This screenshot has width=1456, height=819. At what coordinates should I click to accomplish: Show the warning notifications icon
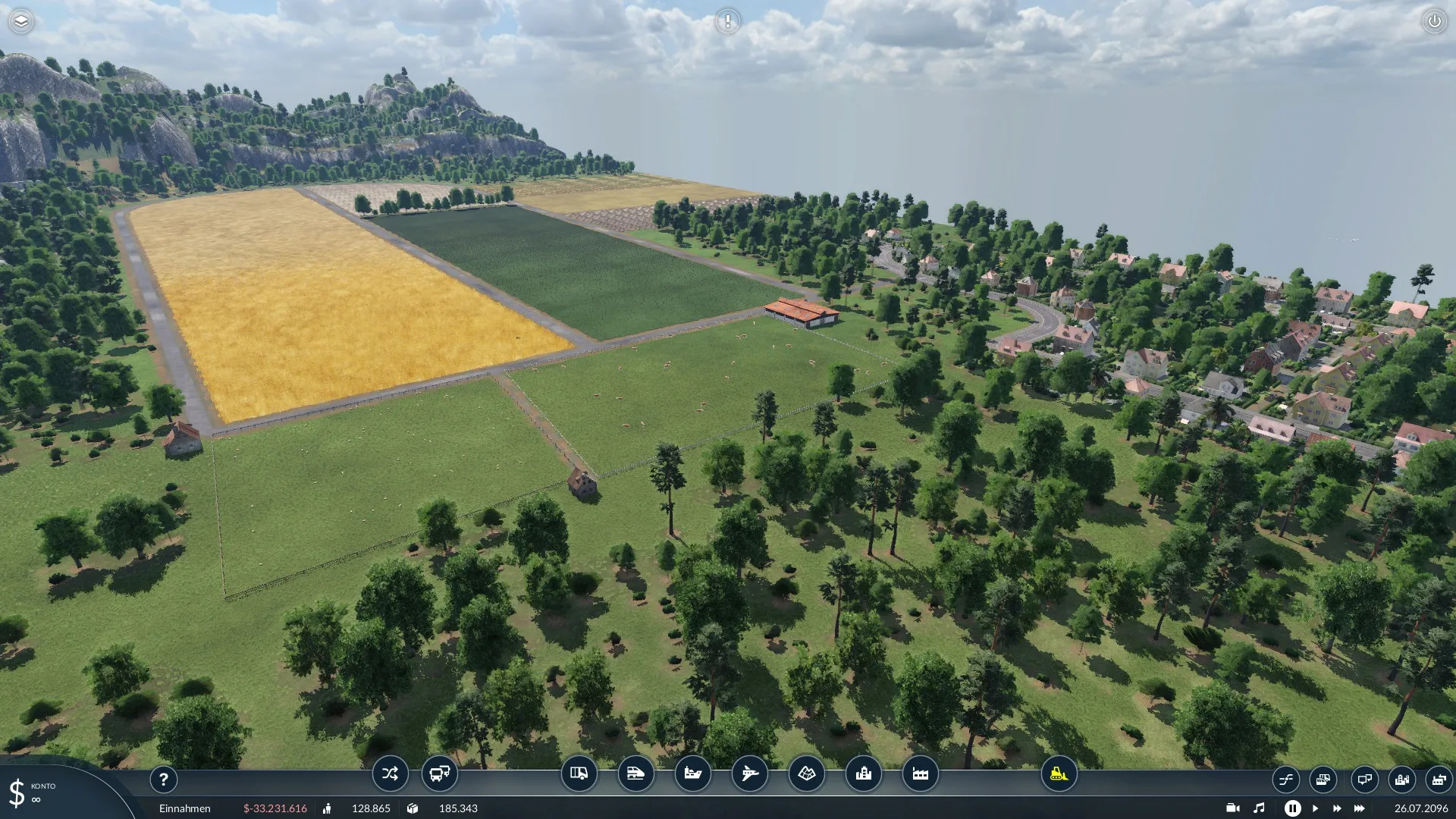tap(727, 21)
